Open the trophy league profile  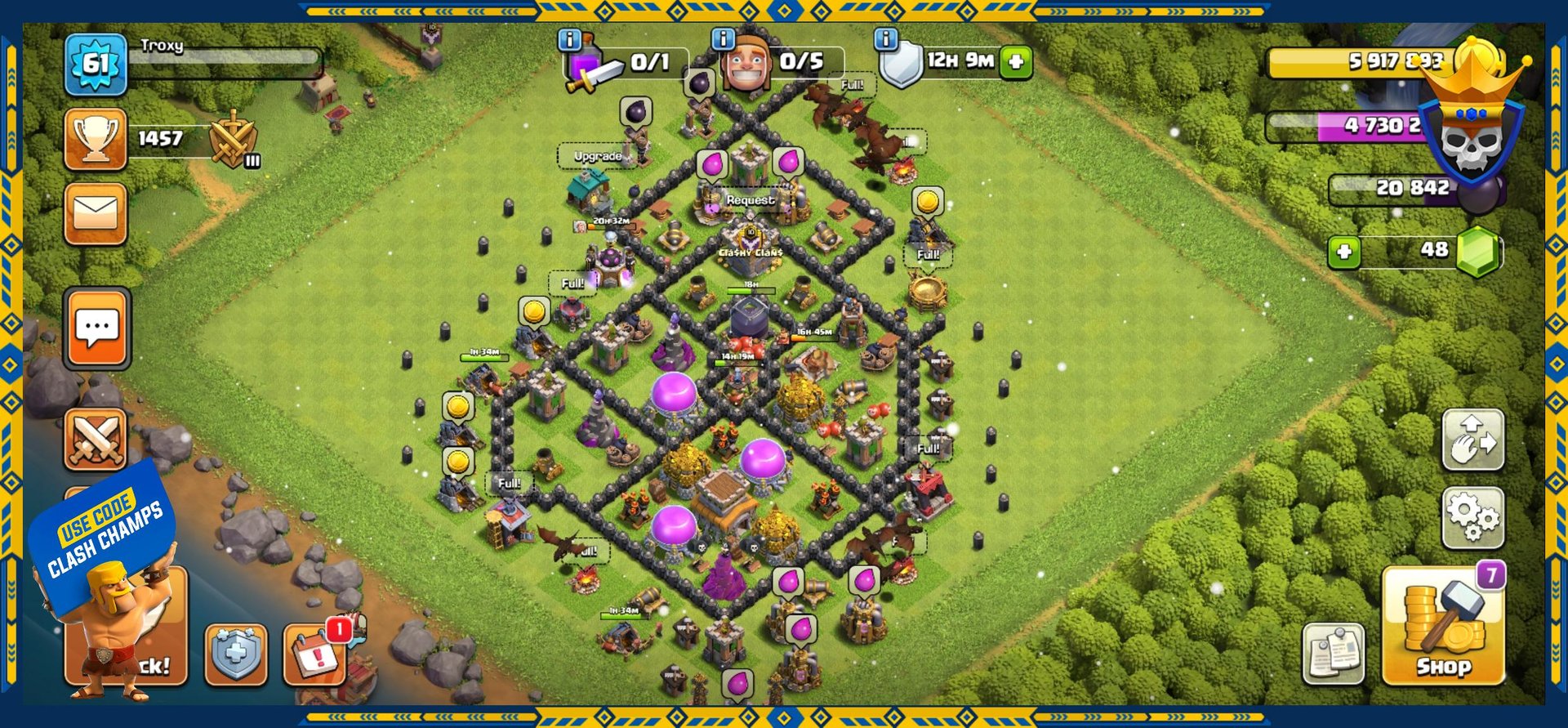tap(96, 139)
